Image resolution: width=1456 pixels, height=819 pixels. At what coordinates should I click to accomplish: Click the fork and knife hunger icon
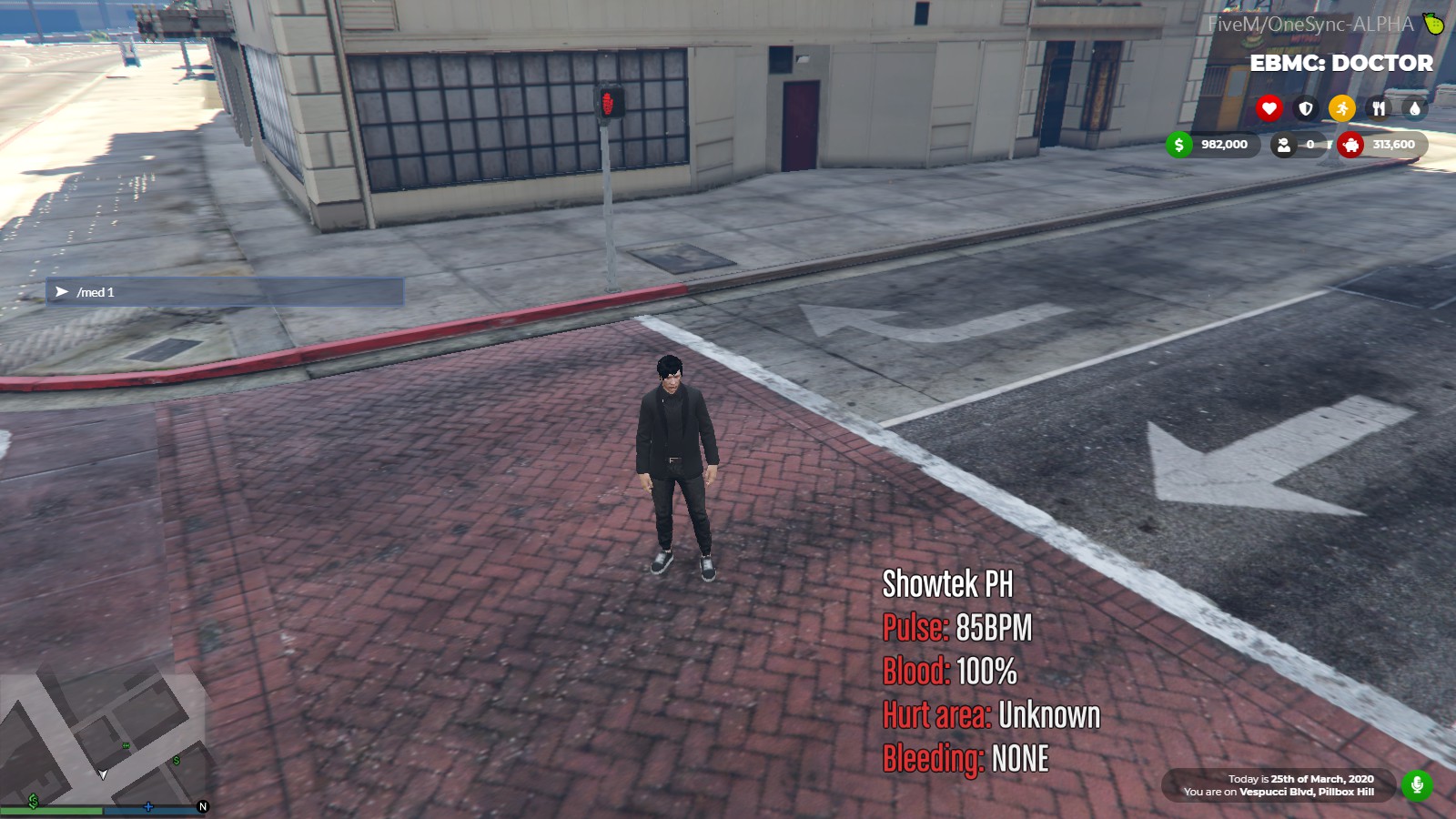click(1379, 108)
